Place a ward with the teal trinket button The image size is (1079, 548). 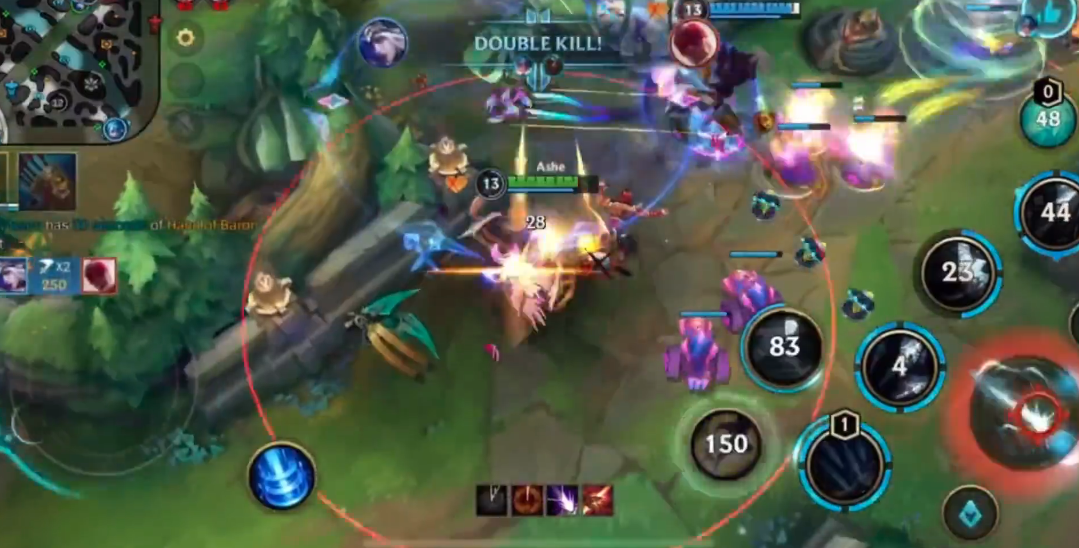(x=970, y=512)
